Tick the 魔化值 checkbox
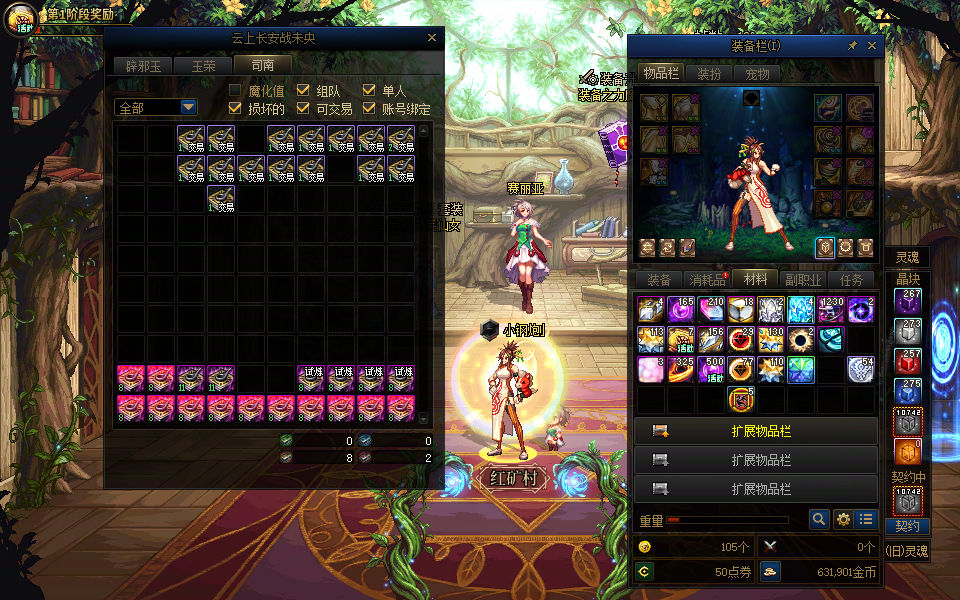960x600 pixels. pos(236,91)
